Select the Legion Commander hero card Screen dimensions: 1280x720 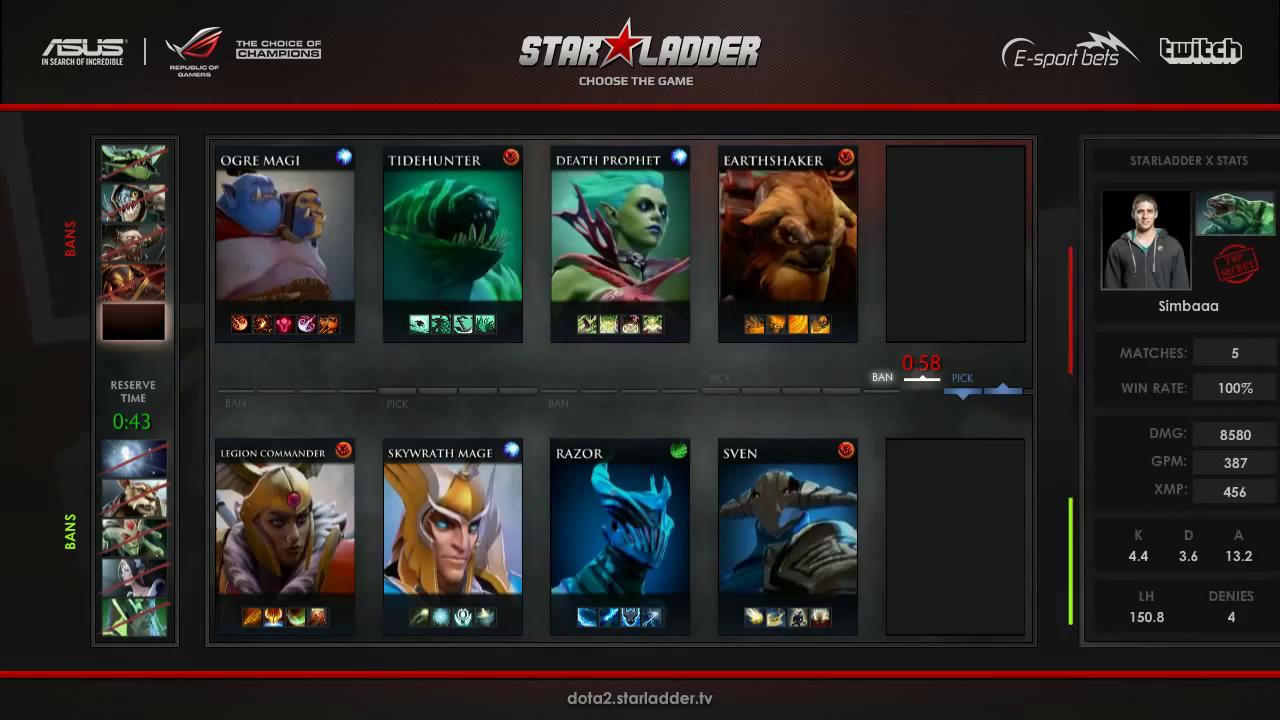tap(285, 537)
